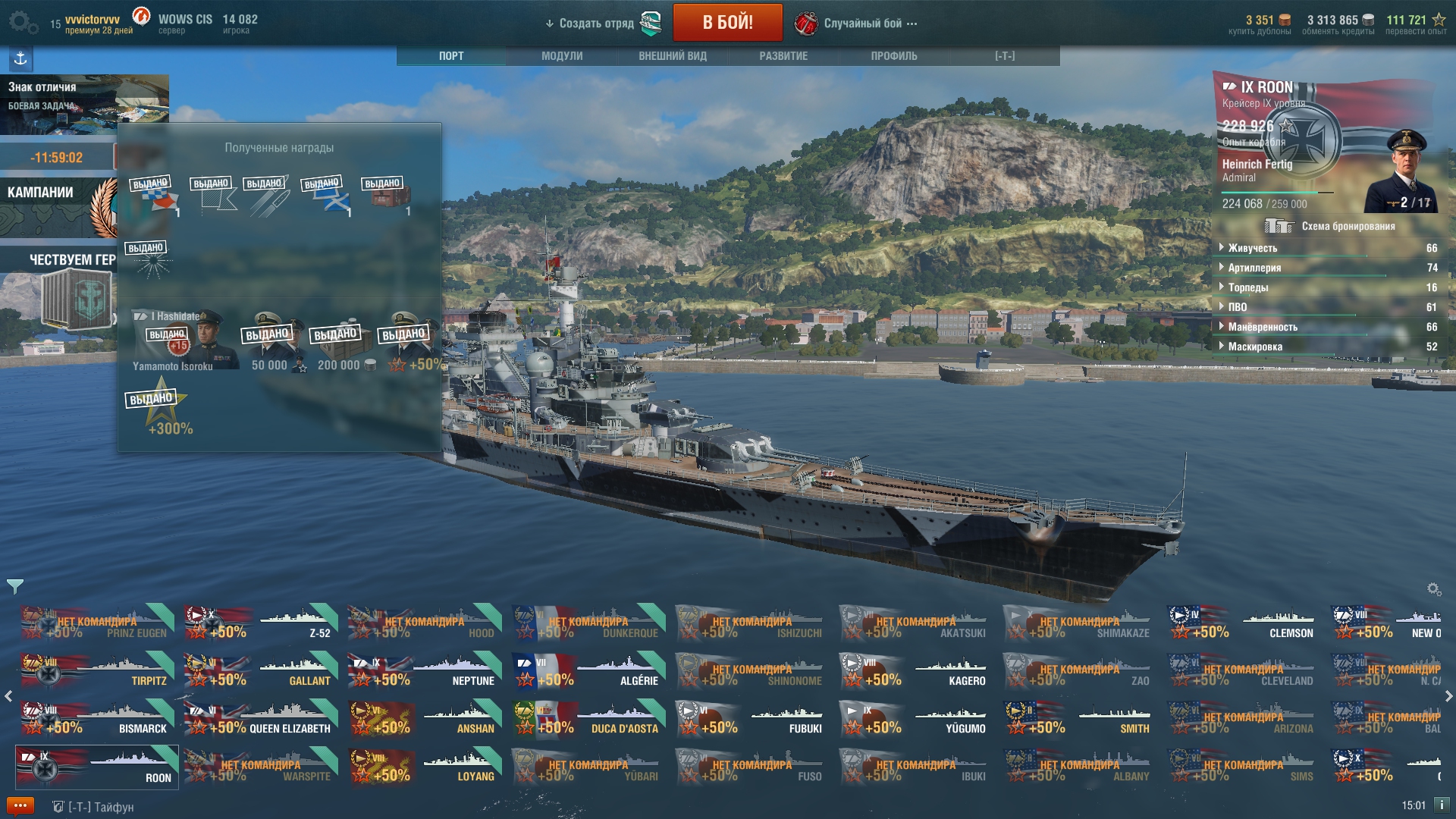Open the МОДУЛИ tab

[x=562, y=56]
